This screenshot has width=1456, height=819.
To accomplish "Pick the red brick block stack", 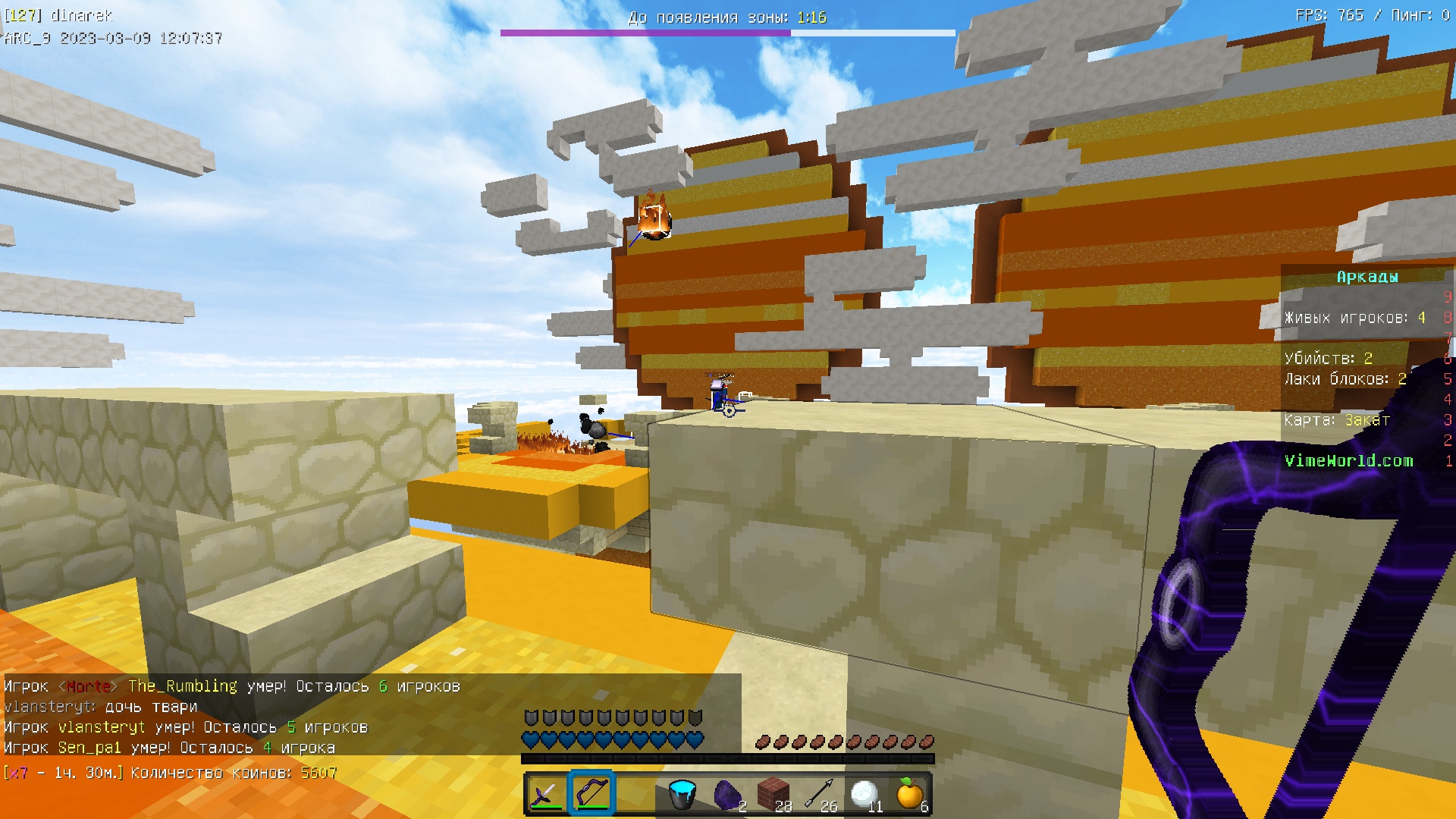I will click(x=773, y=794).
